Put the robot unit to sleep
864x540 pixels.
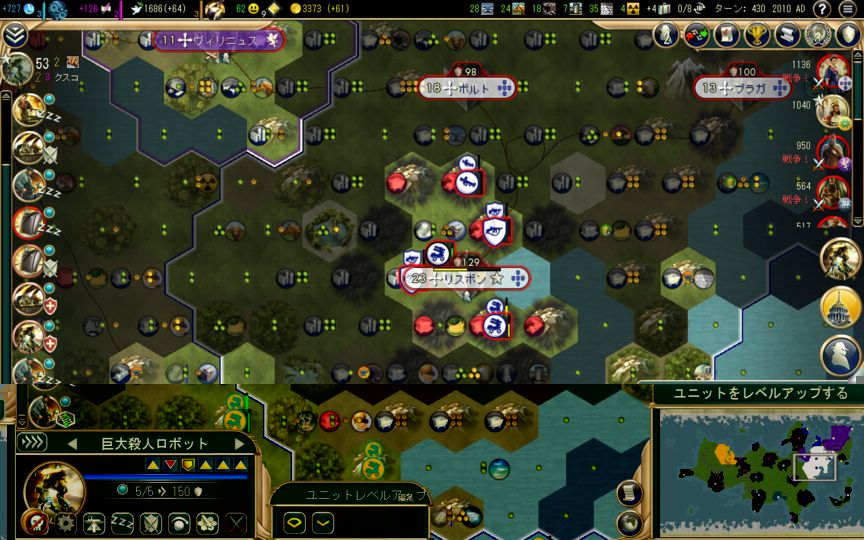coord(122,522)
